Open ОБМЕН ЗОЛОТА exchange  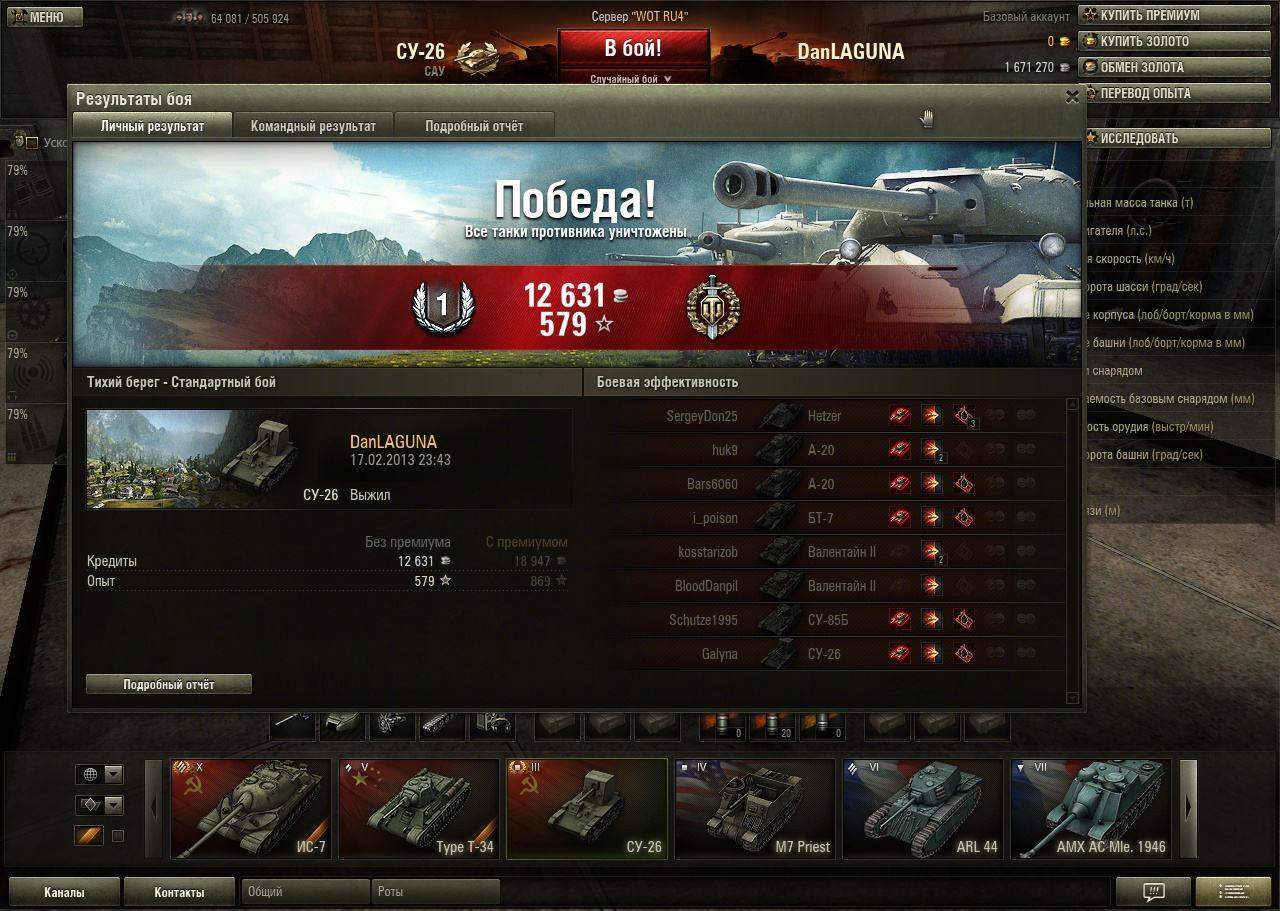1141,67
